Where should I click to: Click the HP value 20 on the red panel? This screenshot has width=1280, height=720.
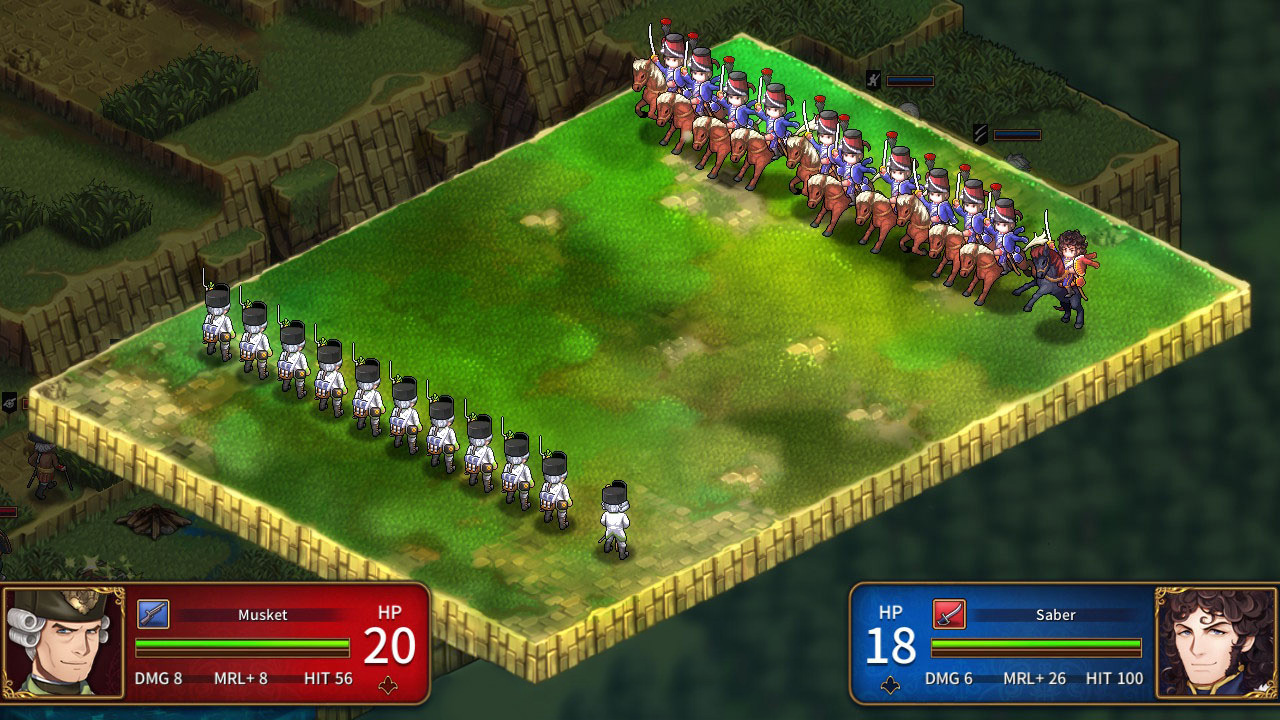[x=388, y=648]
